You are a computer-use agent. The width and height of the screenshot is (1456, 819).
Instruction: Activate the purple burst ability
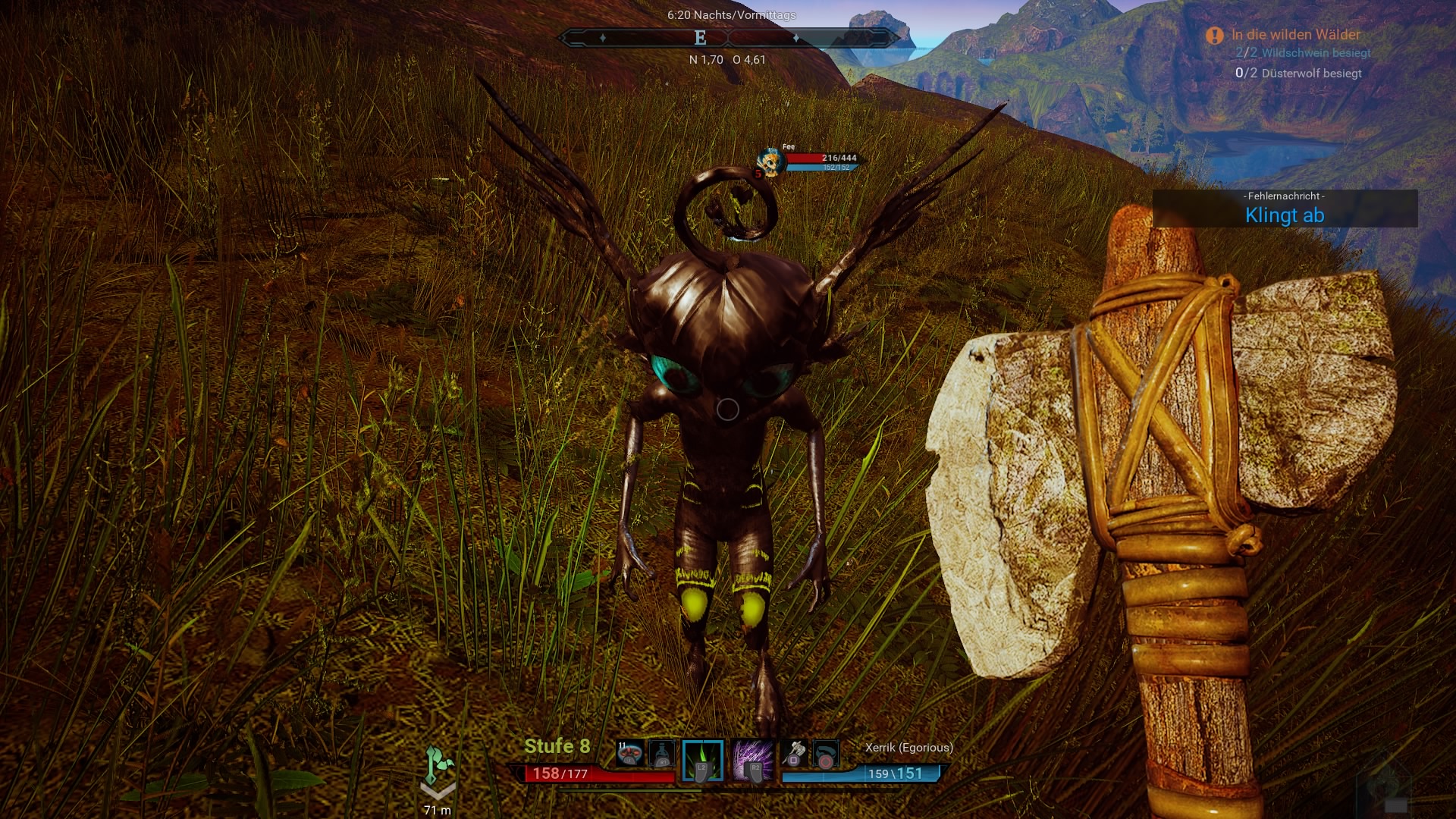[753, 760]
